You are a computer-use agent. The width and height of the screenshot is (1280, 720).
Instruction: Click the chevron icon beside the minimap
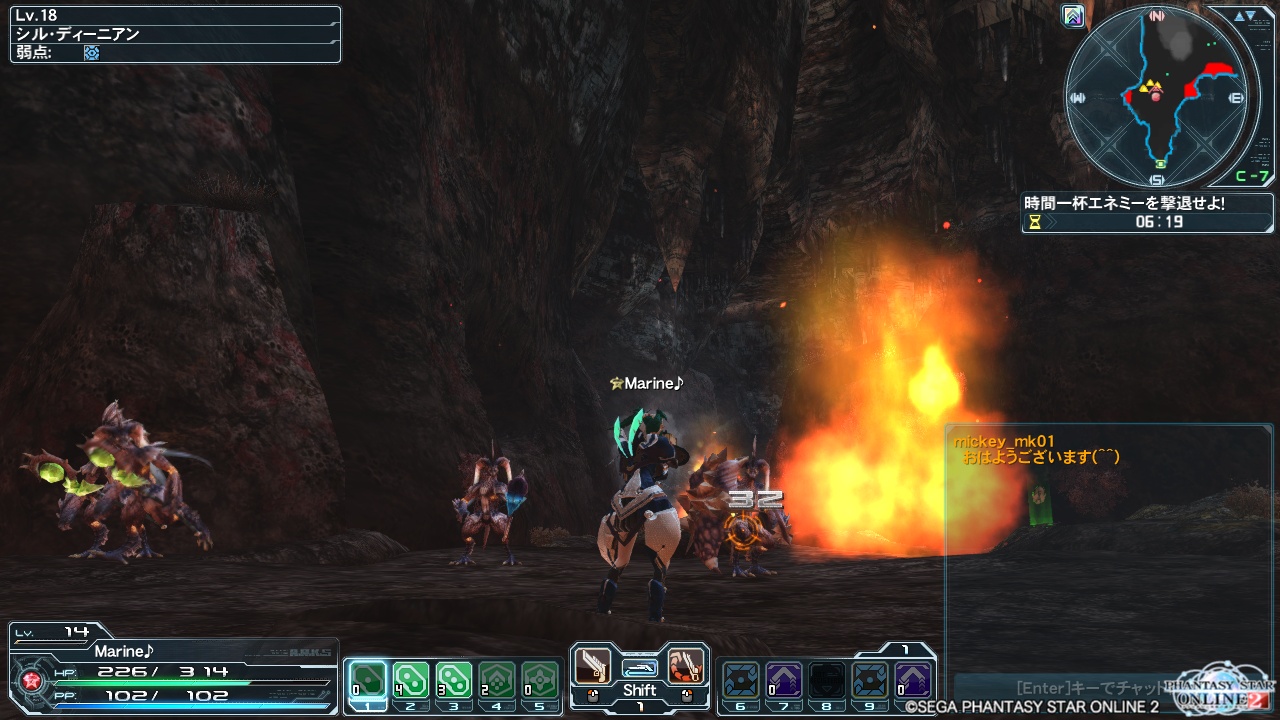coord(1074,16)
